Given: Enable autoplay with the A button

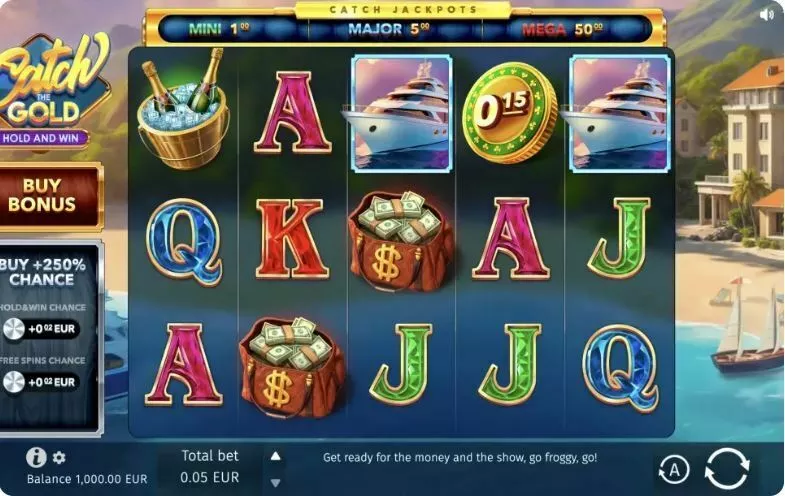Looking at the screenshot, I should tap(673, 468).
